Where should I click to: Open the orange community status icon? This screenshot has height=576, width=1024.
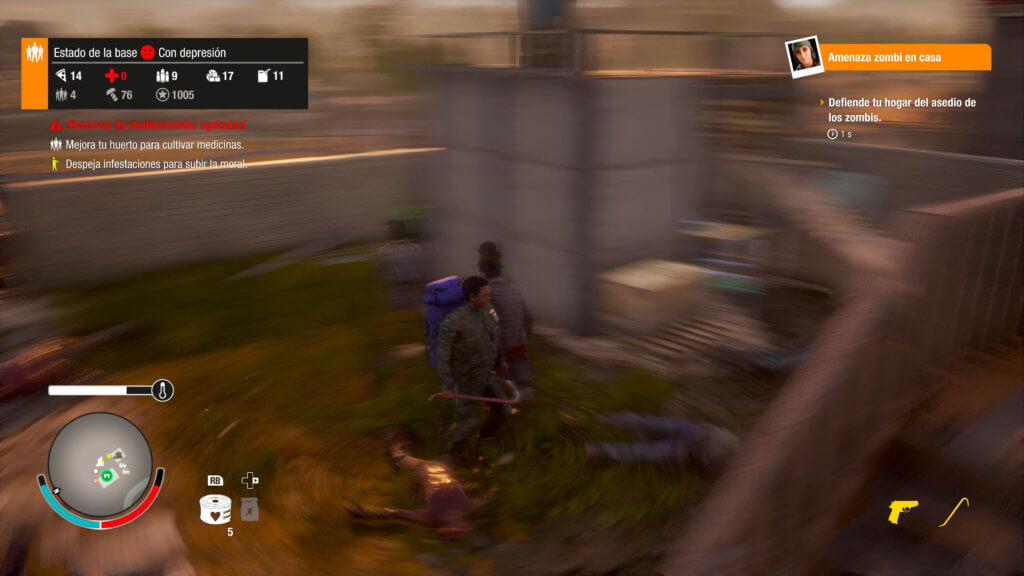coord(34,73)
